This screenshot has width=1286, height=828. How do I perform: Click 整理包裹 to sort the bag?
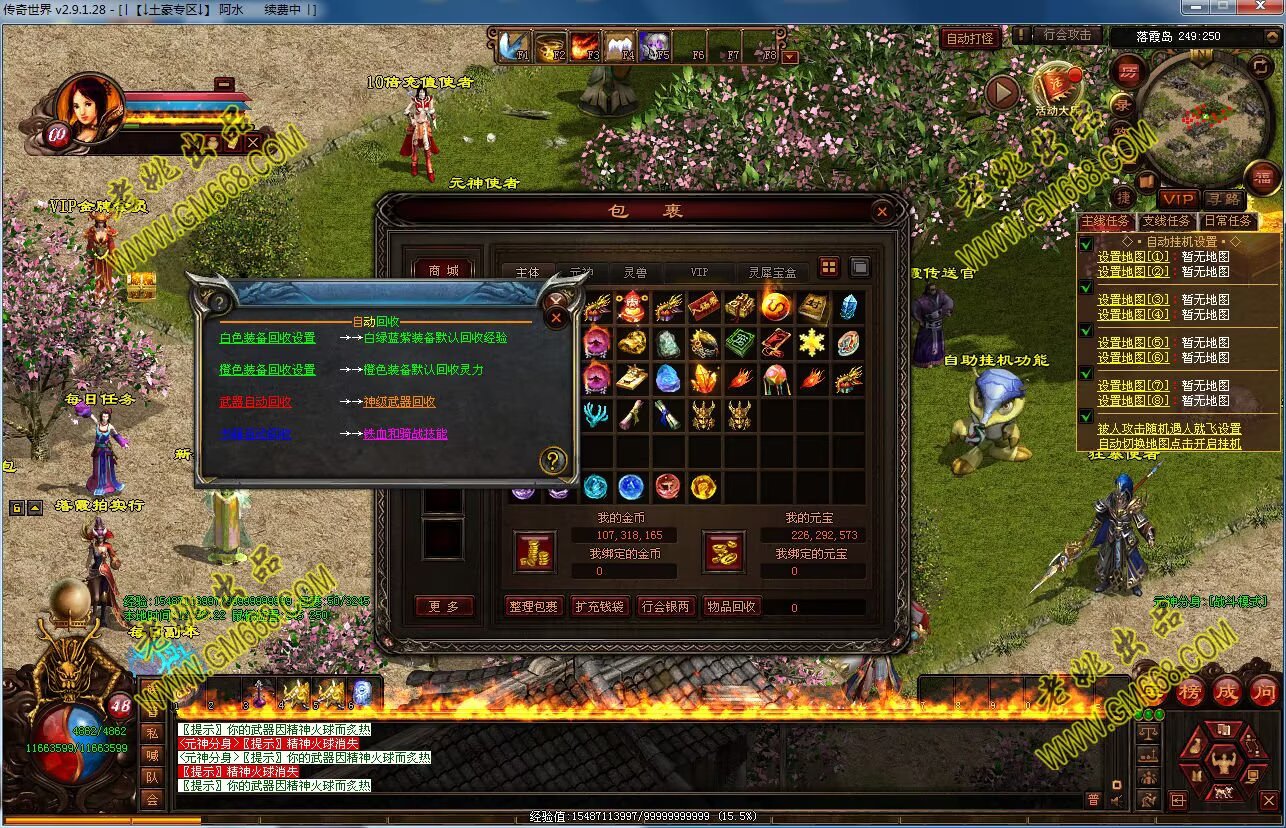[x=533, y=606]
